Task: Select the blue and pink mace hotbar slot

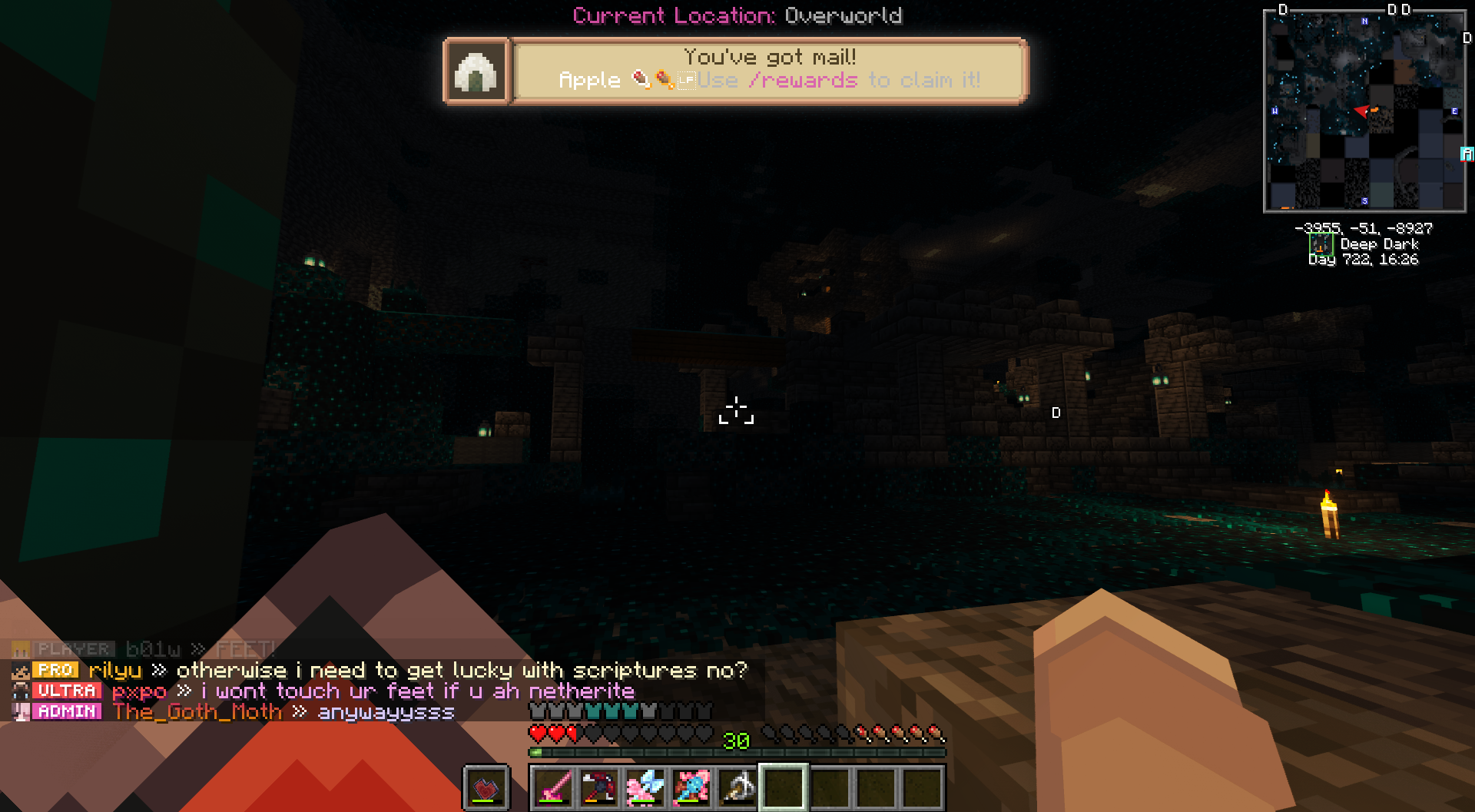Action: pyautogui.click(x=691, y=787)
